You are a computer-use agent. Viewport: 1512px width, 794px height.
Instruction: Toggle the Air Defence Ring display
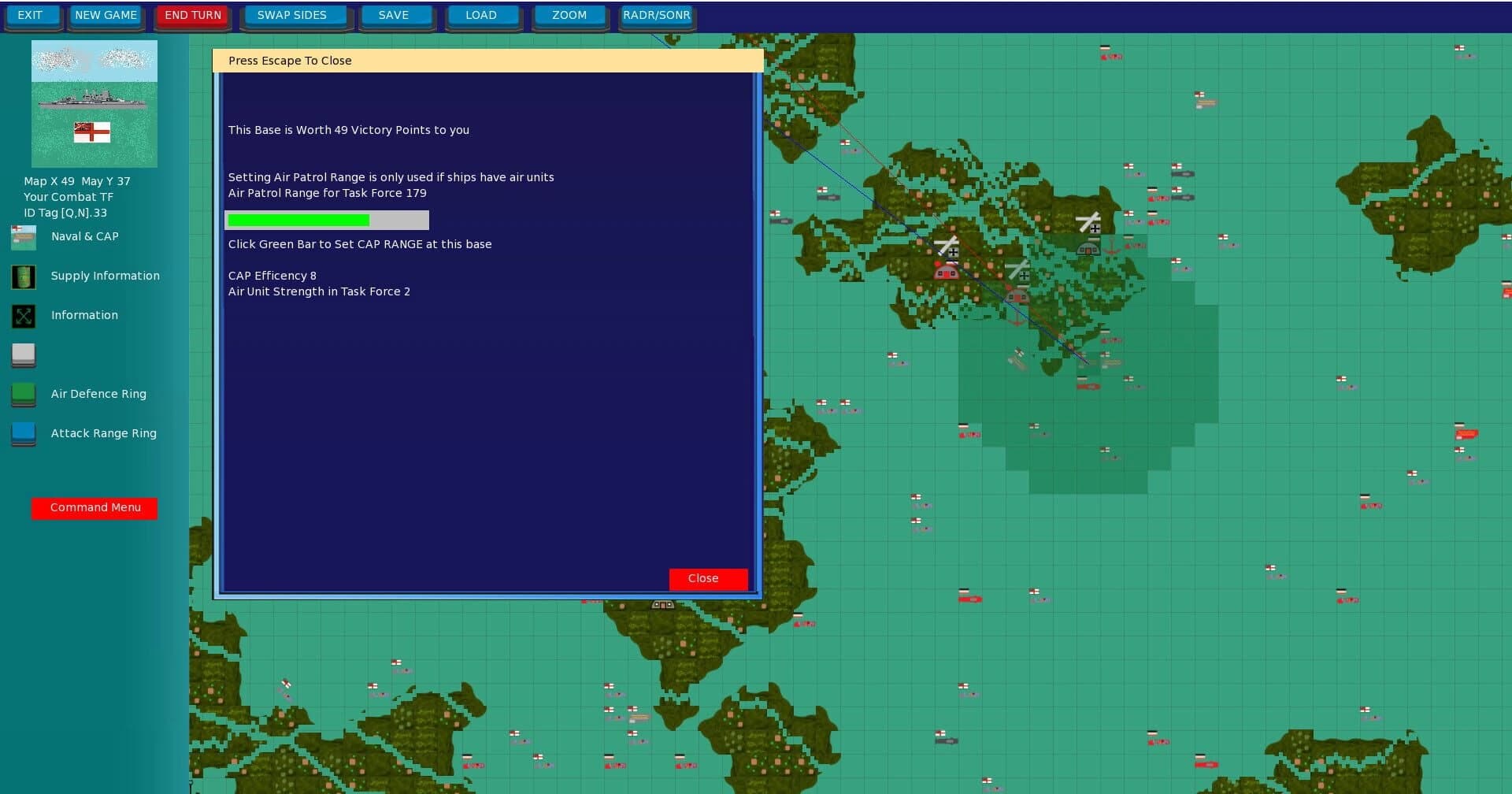tap(24, 395)
